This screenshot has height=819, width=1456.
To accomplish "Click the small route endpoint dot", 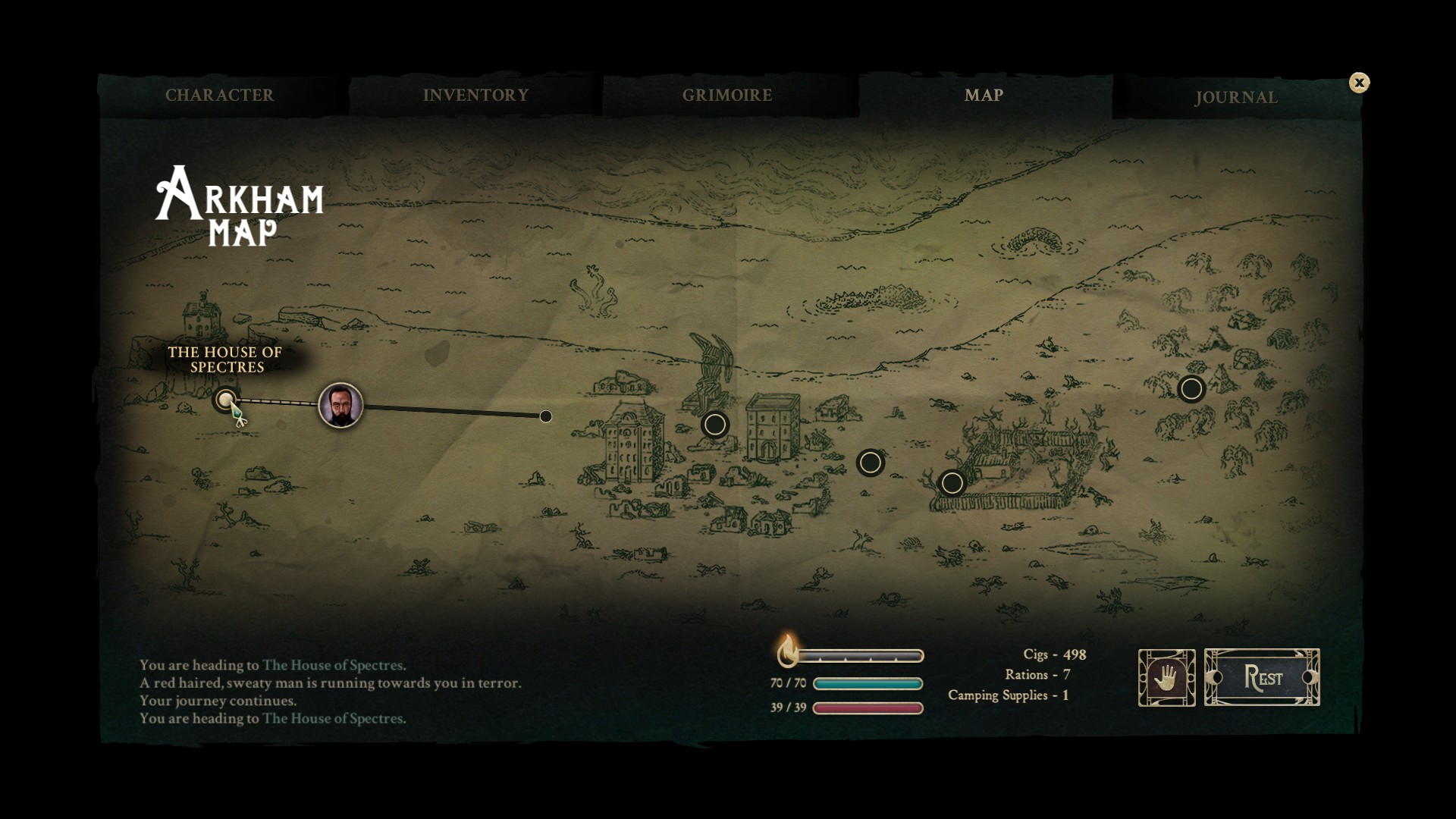I will pyautogui.click(x=546, y=416).
